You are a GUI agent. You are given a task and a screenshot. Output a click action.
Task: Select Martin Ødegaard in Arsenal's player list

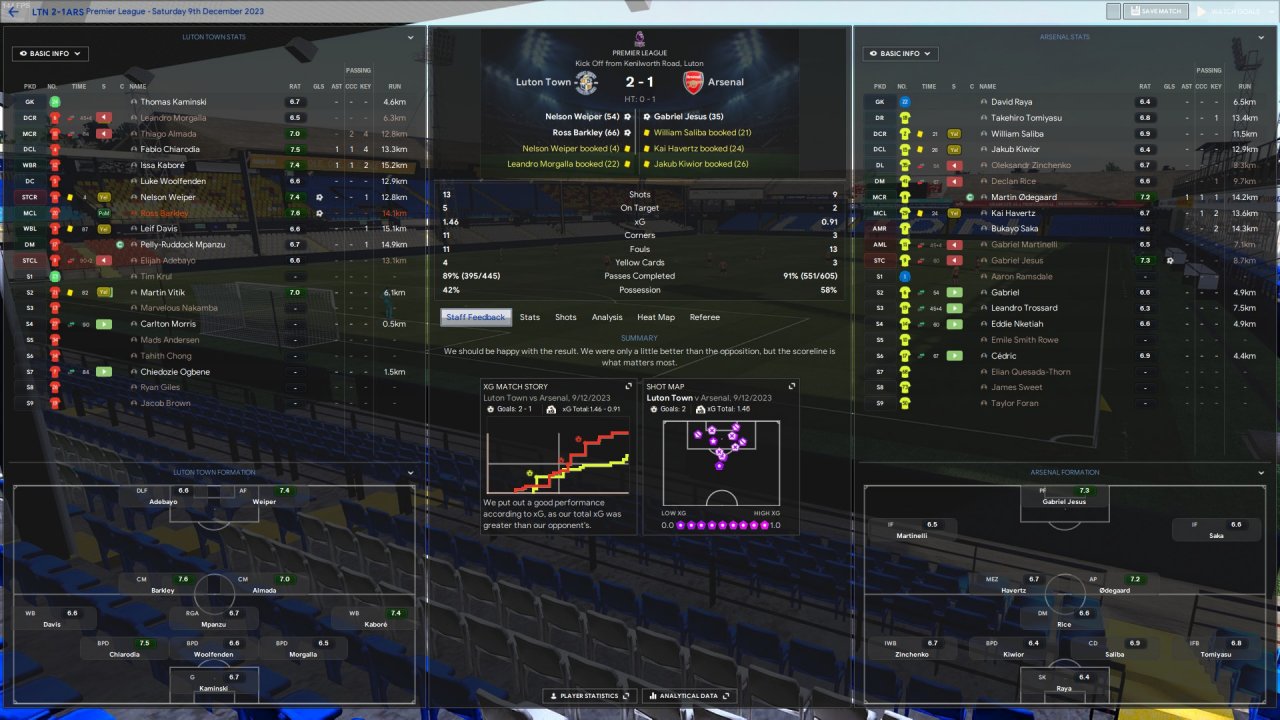click(1024, 197)
